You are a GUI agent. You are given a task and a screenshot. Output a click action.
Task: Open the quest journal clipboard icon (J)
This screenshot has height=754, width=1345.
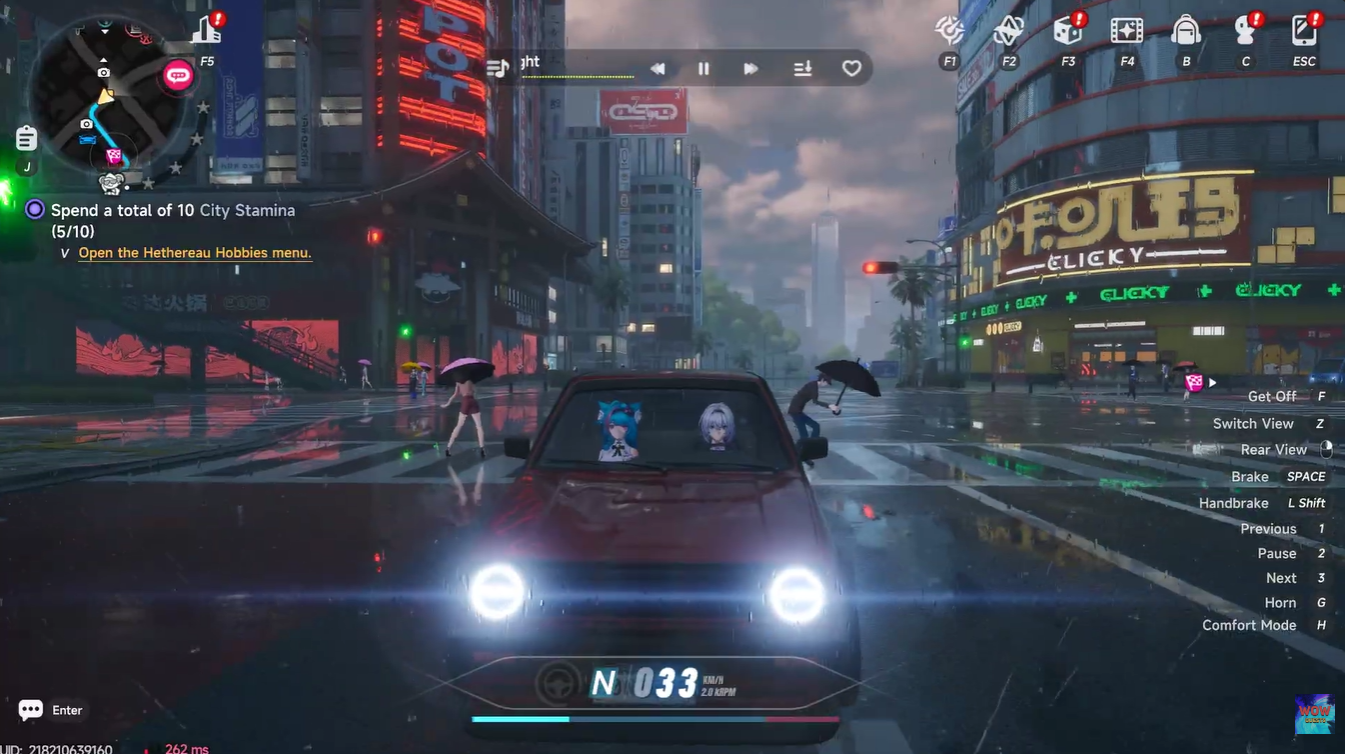(24, 137)
